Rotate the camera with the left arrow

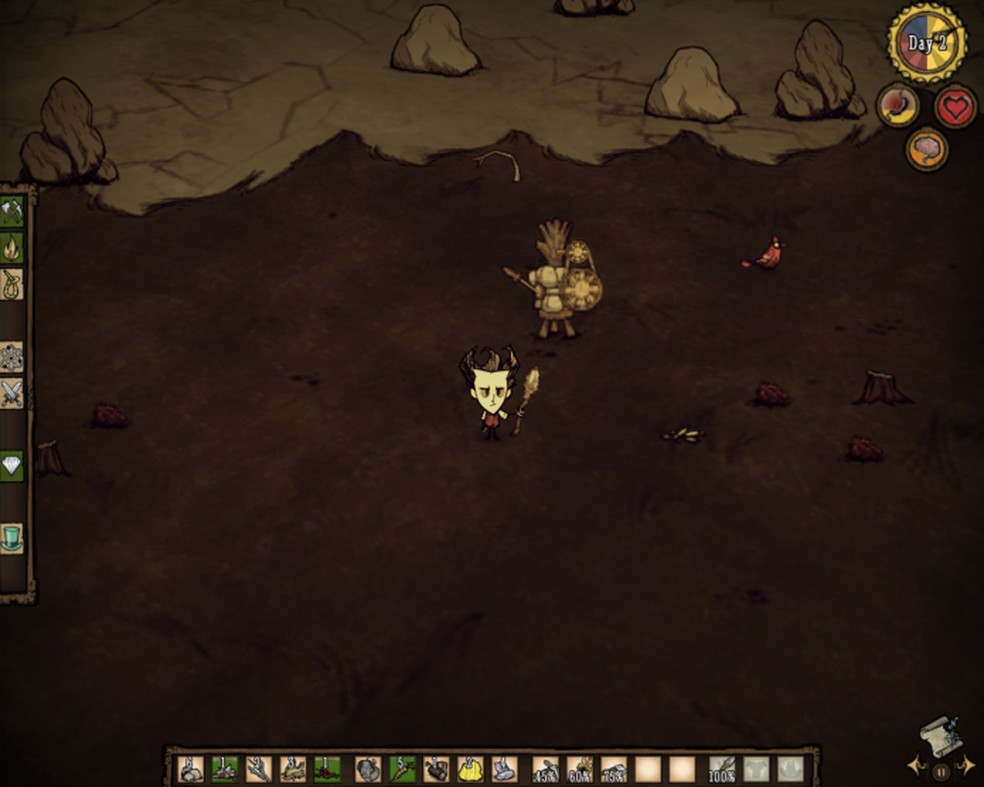(914, 767)
